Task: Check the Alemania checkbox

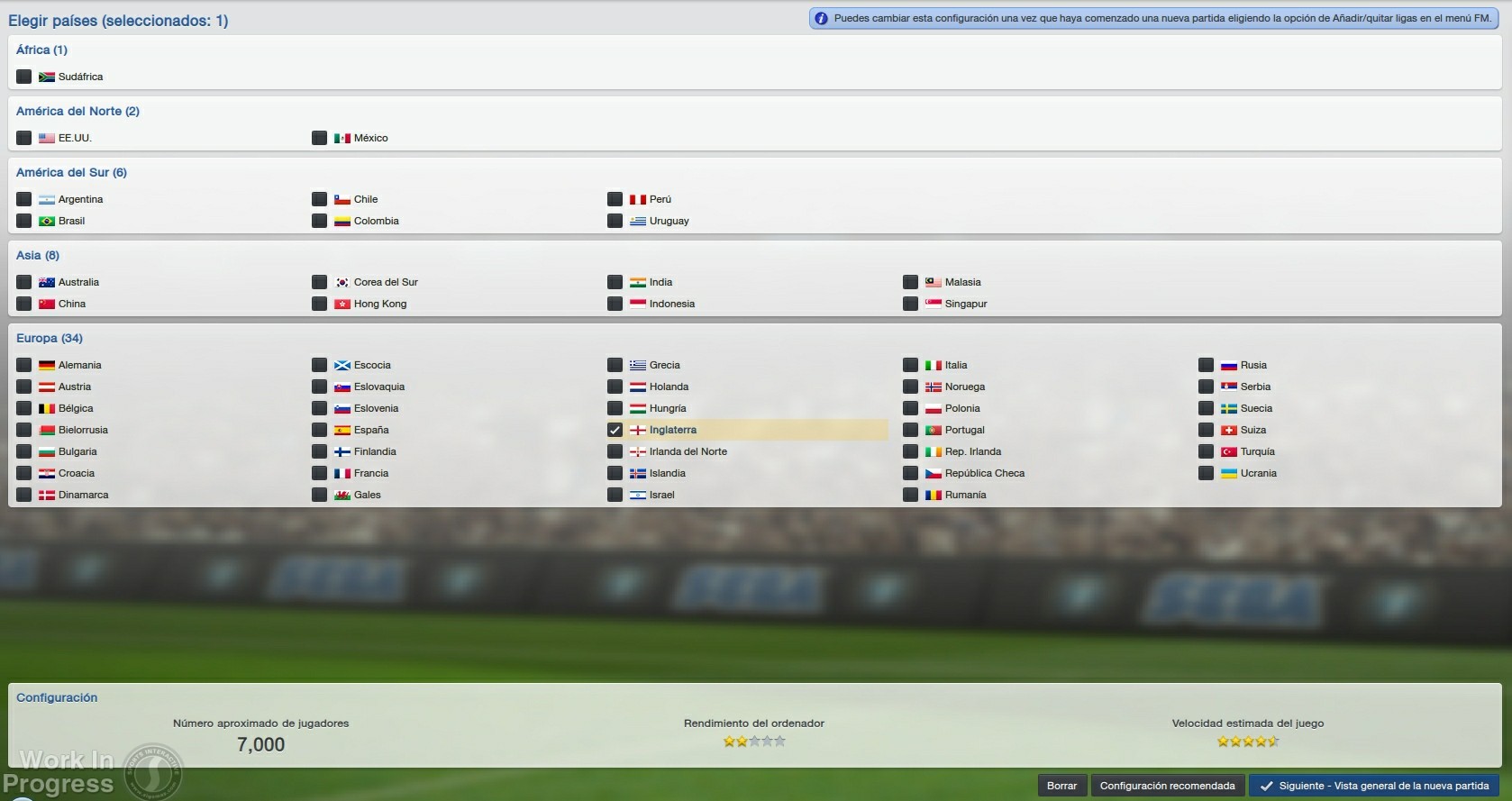Action: [23, 365]
